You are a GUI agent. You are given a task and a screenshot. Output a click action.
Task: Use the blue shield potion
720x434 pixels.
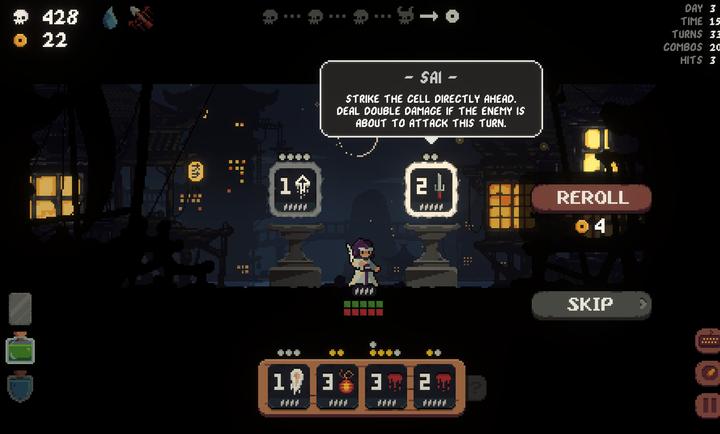20,386
